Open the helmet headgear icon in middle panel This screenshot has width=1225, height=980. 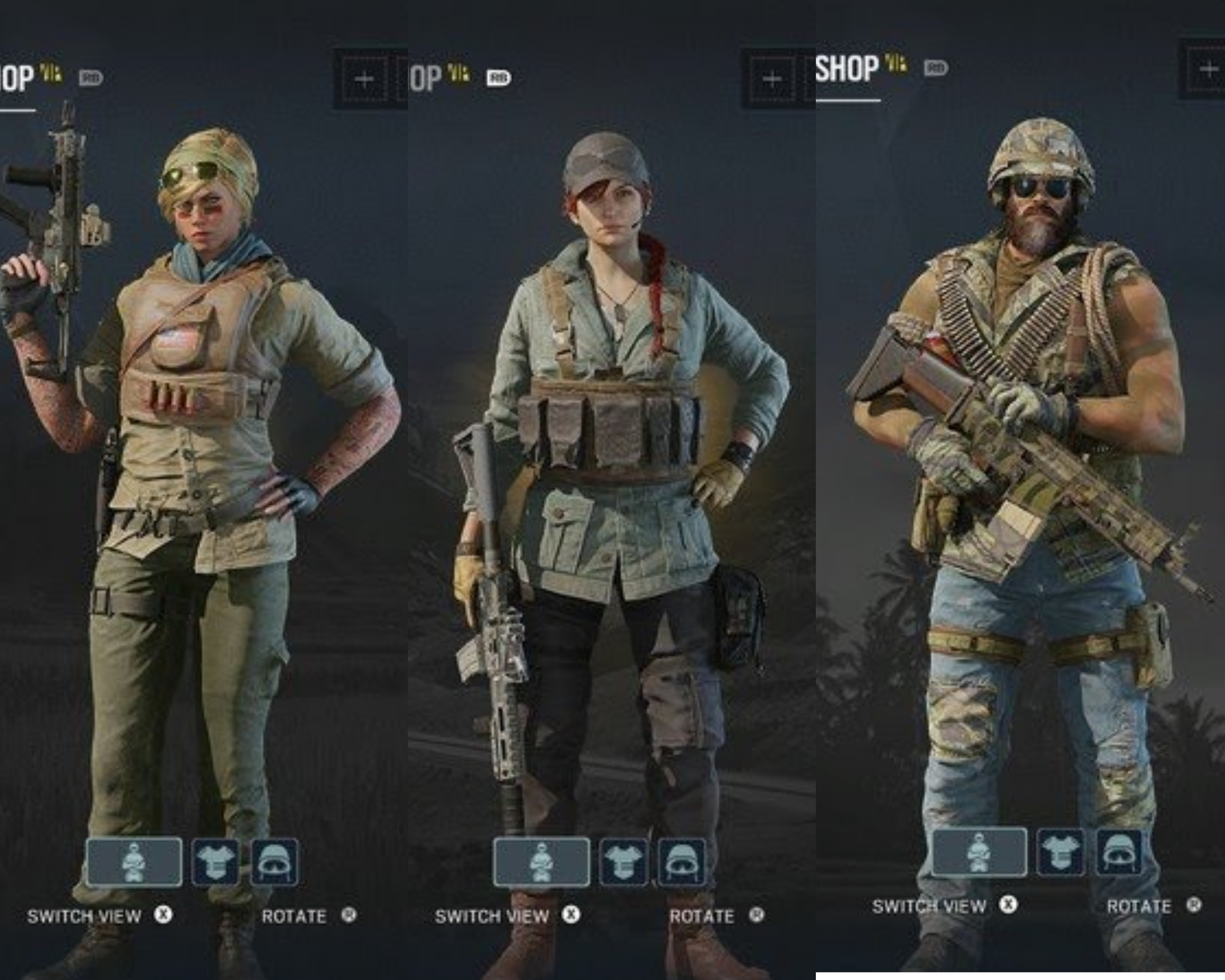[682, 859]
